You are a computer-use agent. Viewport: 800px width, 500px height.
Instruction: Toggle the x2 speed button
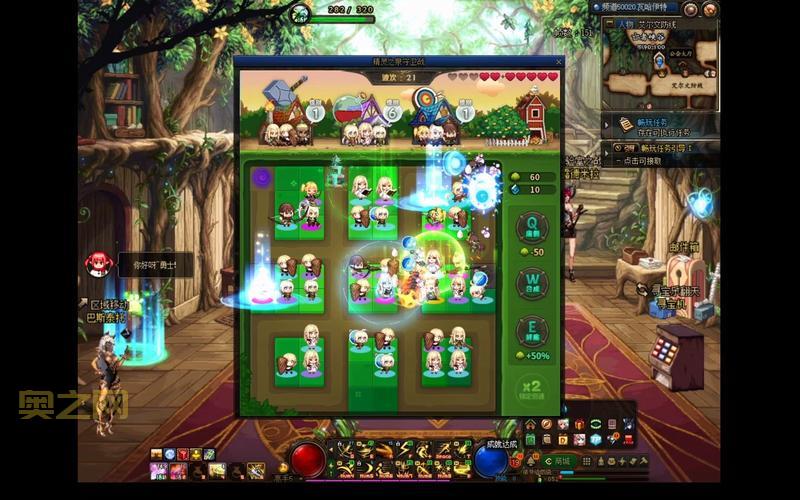click(532, 386)
